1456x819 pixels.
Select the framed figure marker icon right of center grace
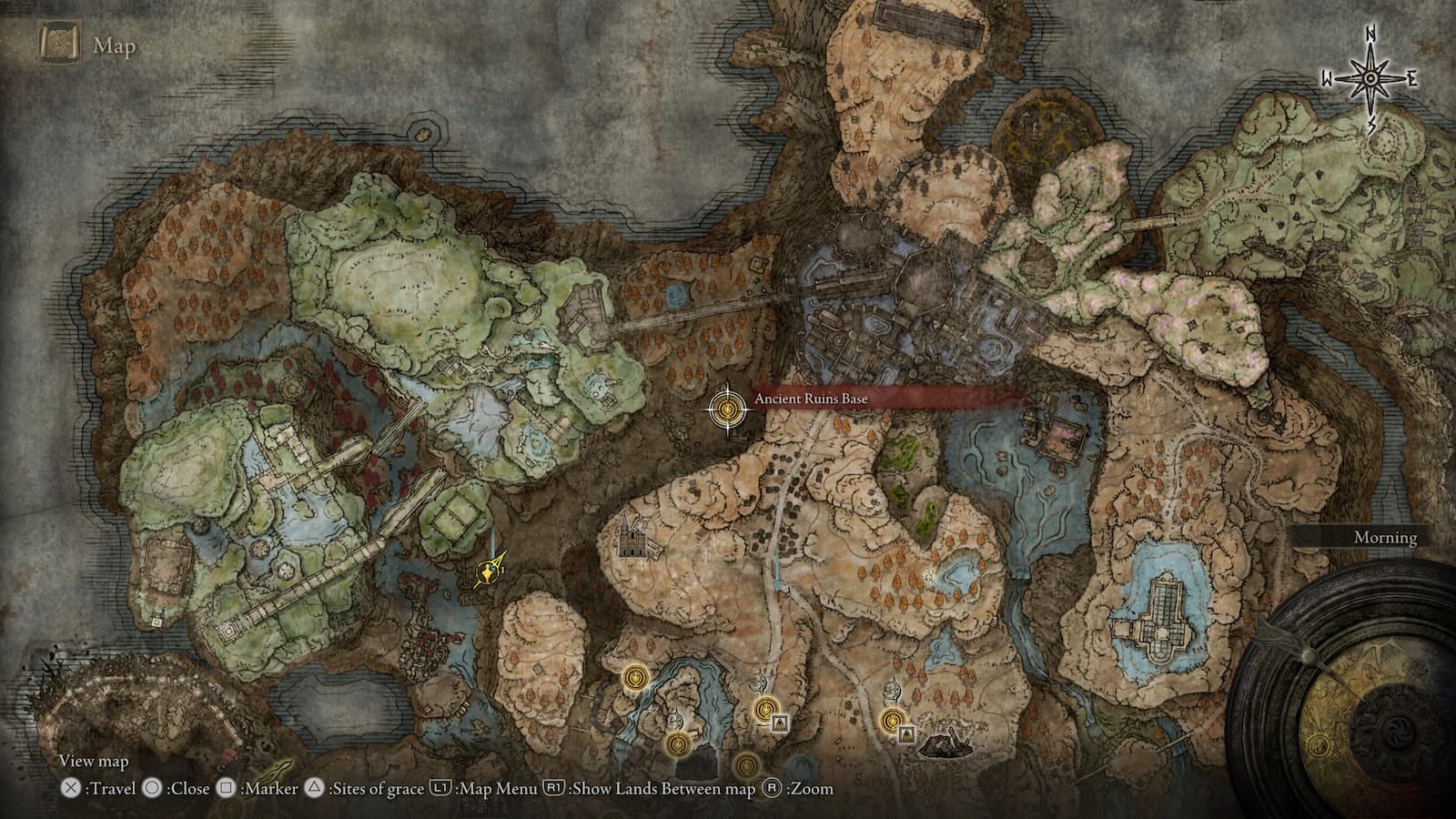click(781, 723)
